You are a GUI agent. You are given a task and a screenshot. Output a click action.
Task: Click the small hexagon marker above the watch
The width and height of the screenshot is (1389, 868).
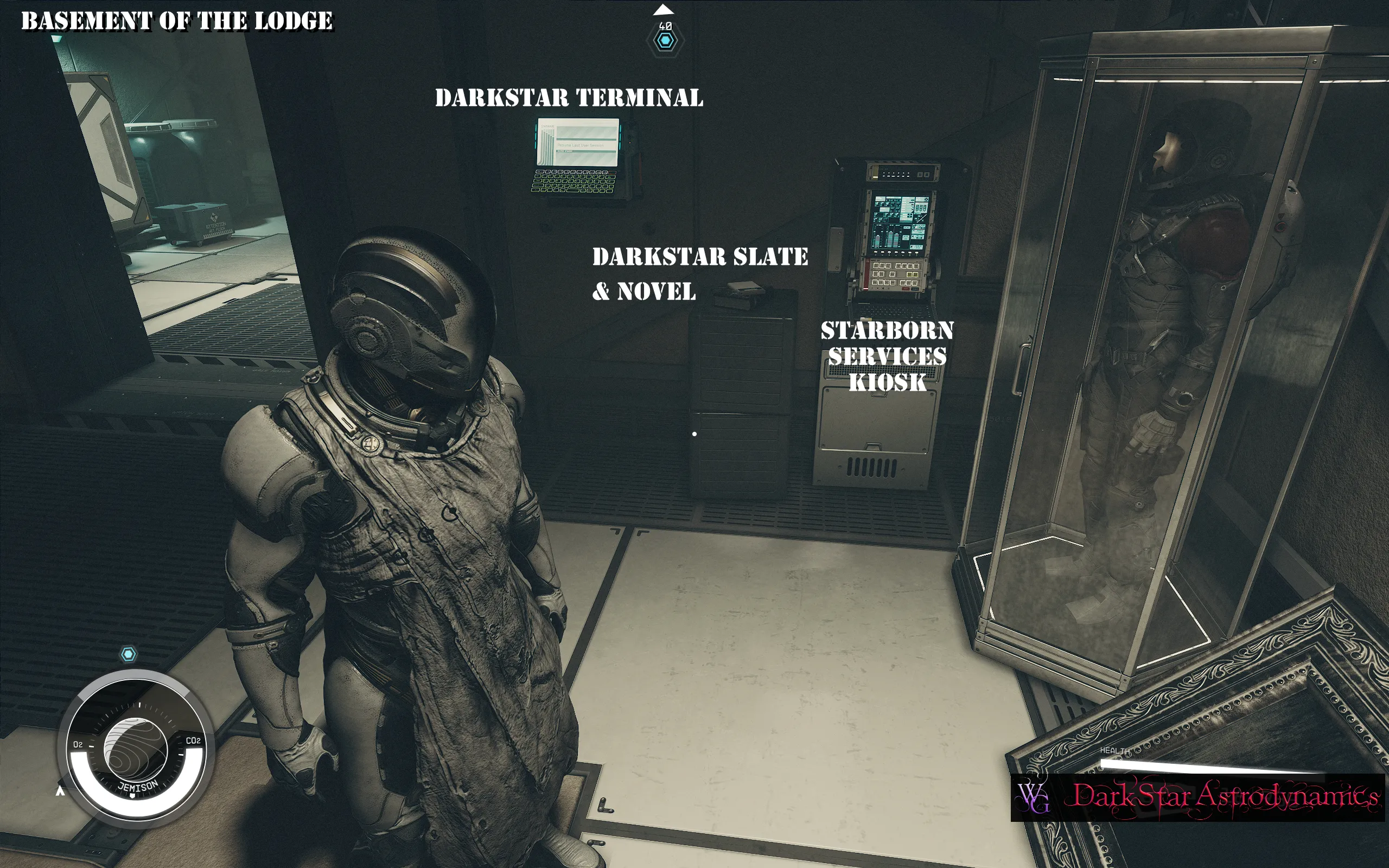[128, 654]
